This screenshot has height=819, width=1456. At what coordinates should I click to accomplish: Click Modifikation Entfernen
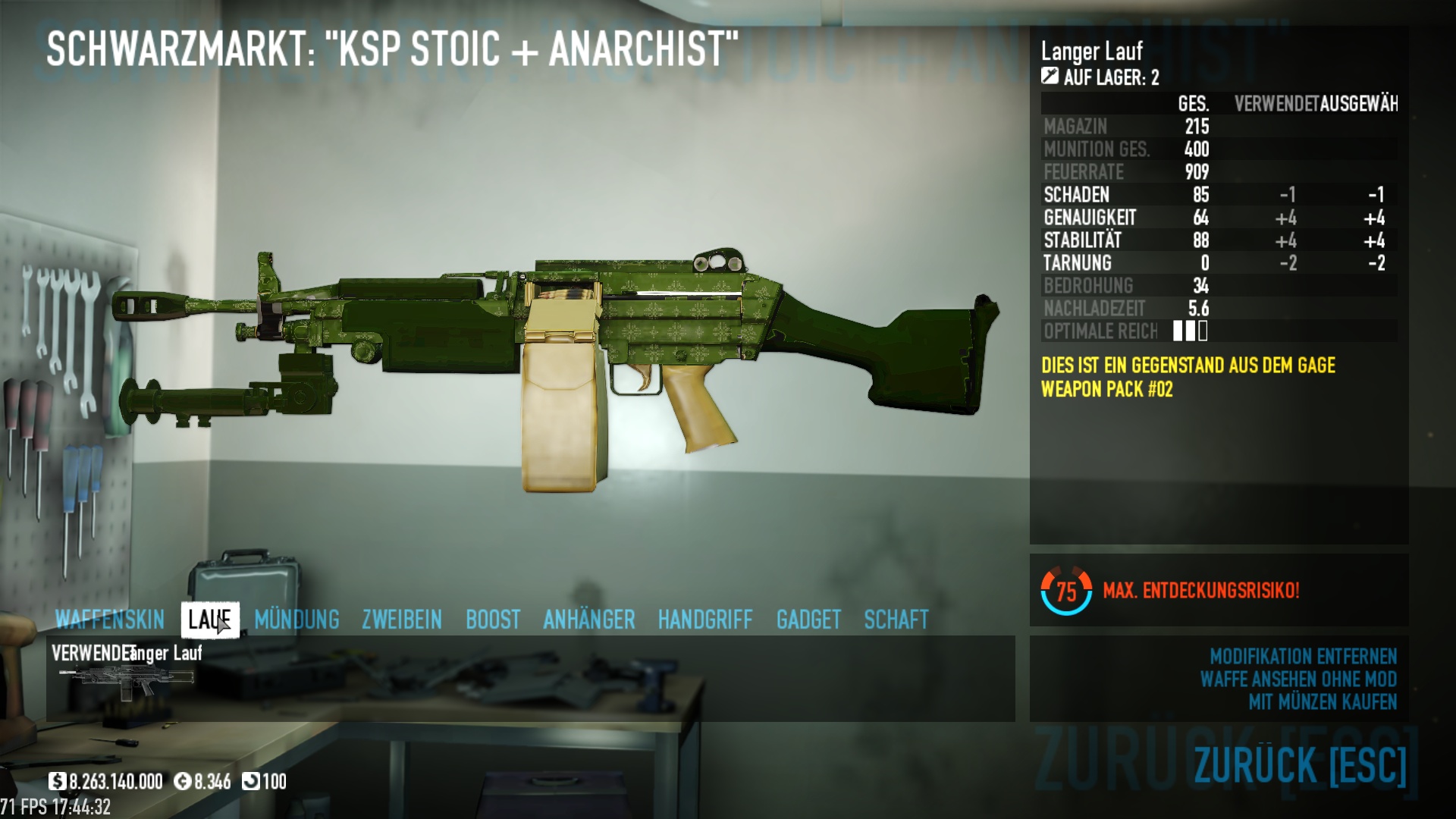[x=1303, y=657]
